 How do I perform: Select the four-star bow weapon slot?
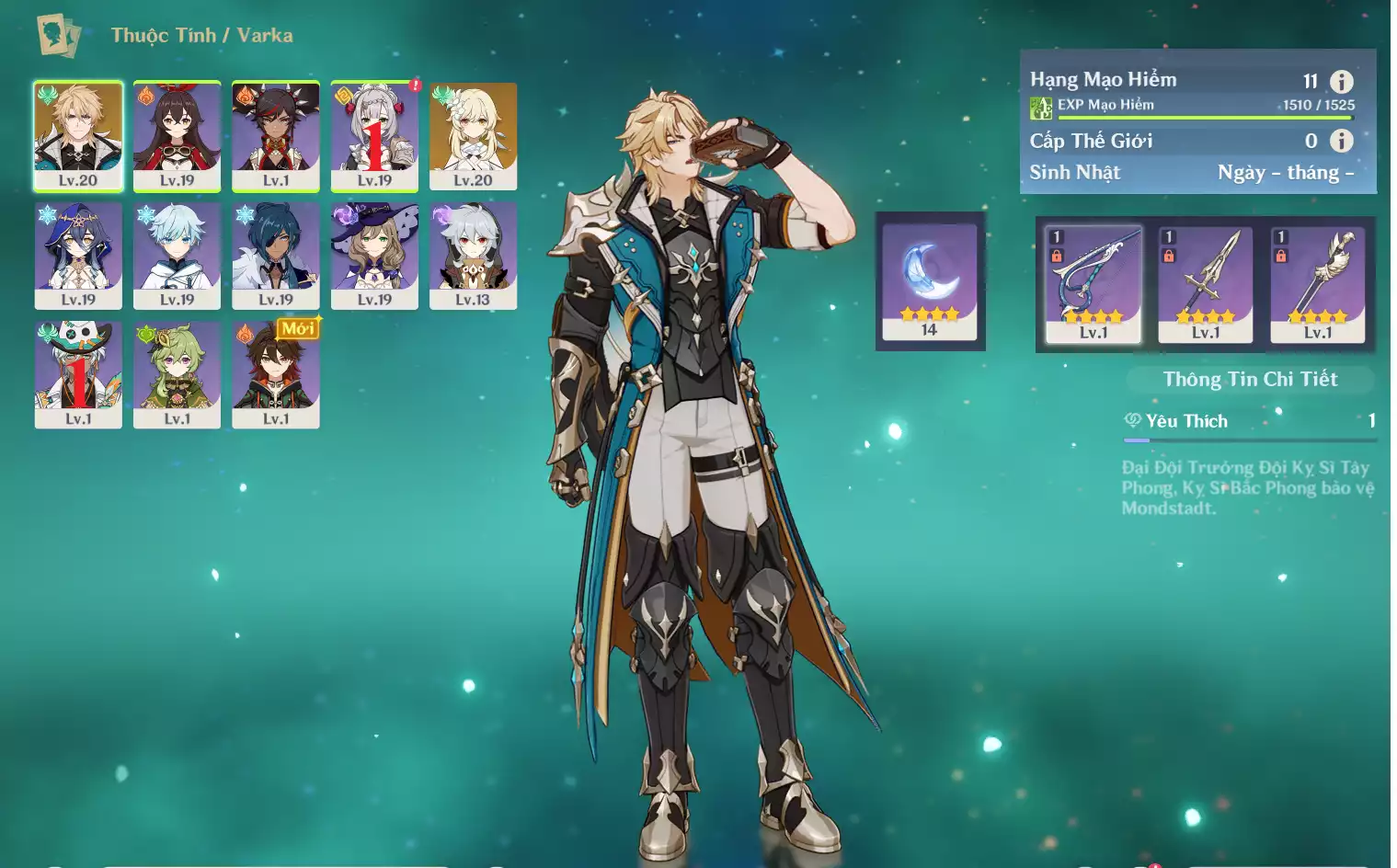(x=1094, y=284)
